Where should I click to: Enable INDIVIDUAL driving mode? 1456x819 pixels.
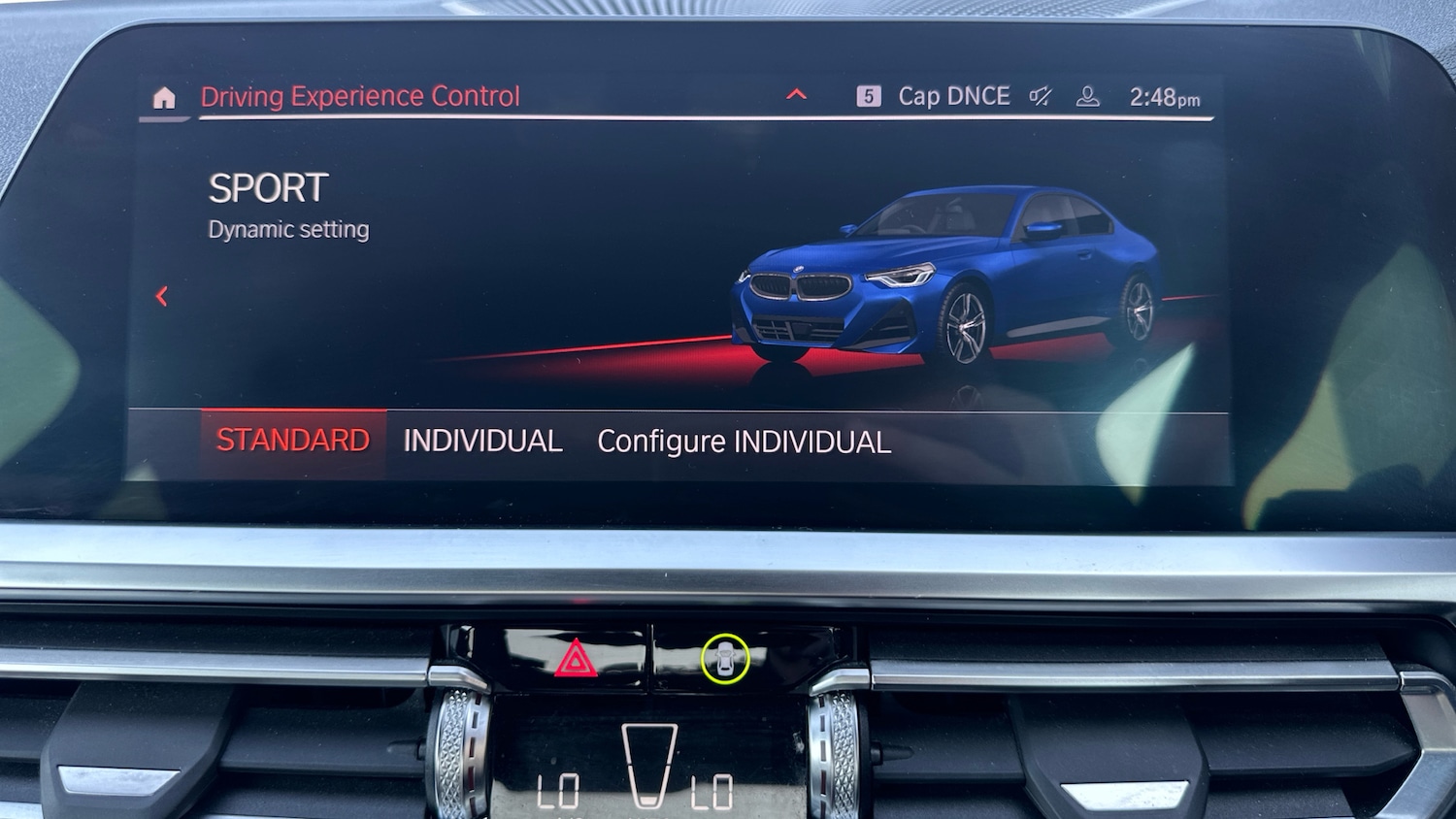point(483,441)
